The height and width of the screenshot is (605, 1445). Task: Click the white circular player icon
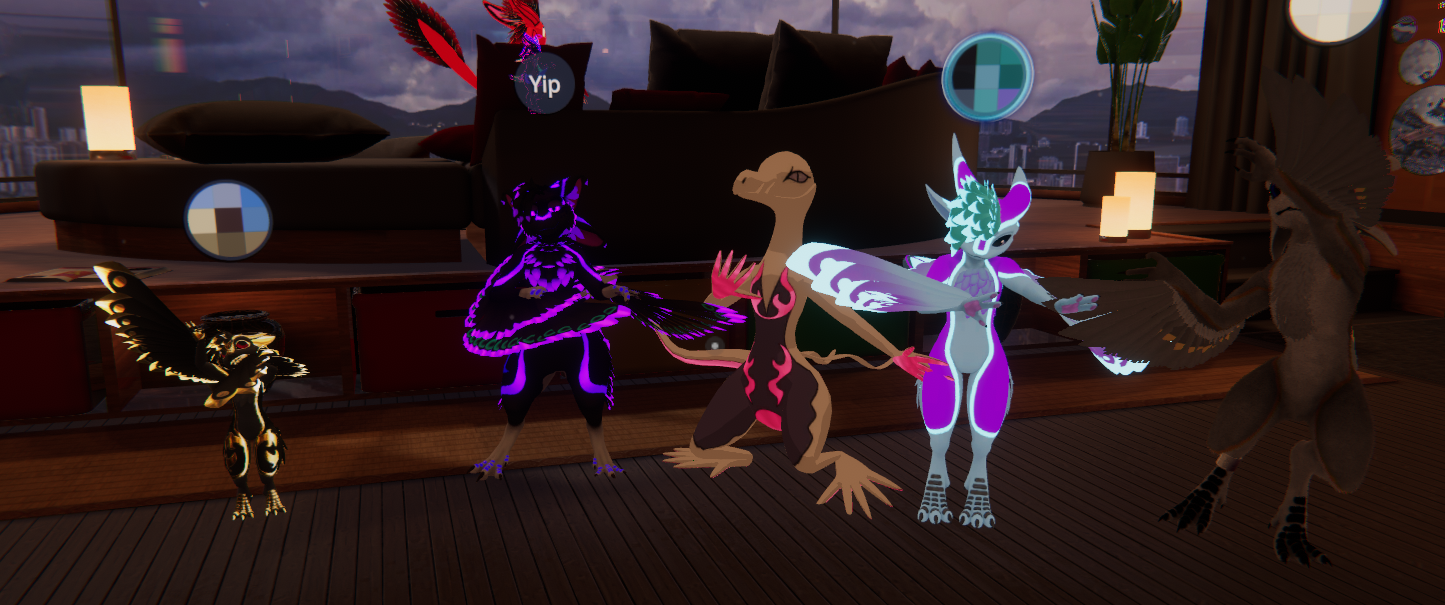1334,16
